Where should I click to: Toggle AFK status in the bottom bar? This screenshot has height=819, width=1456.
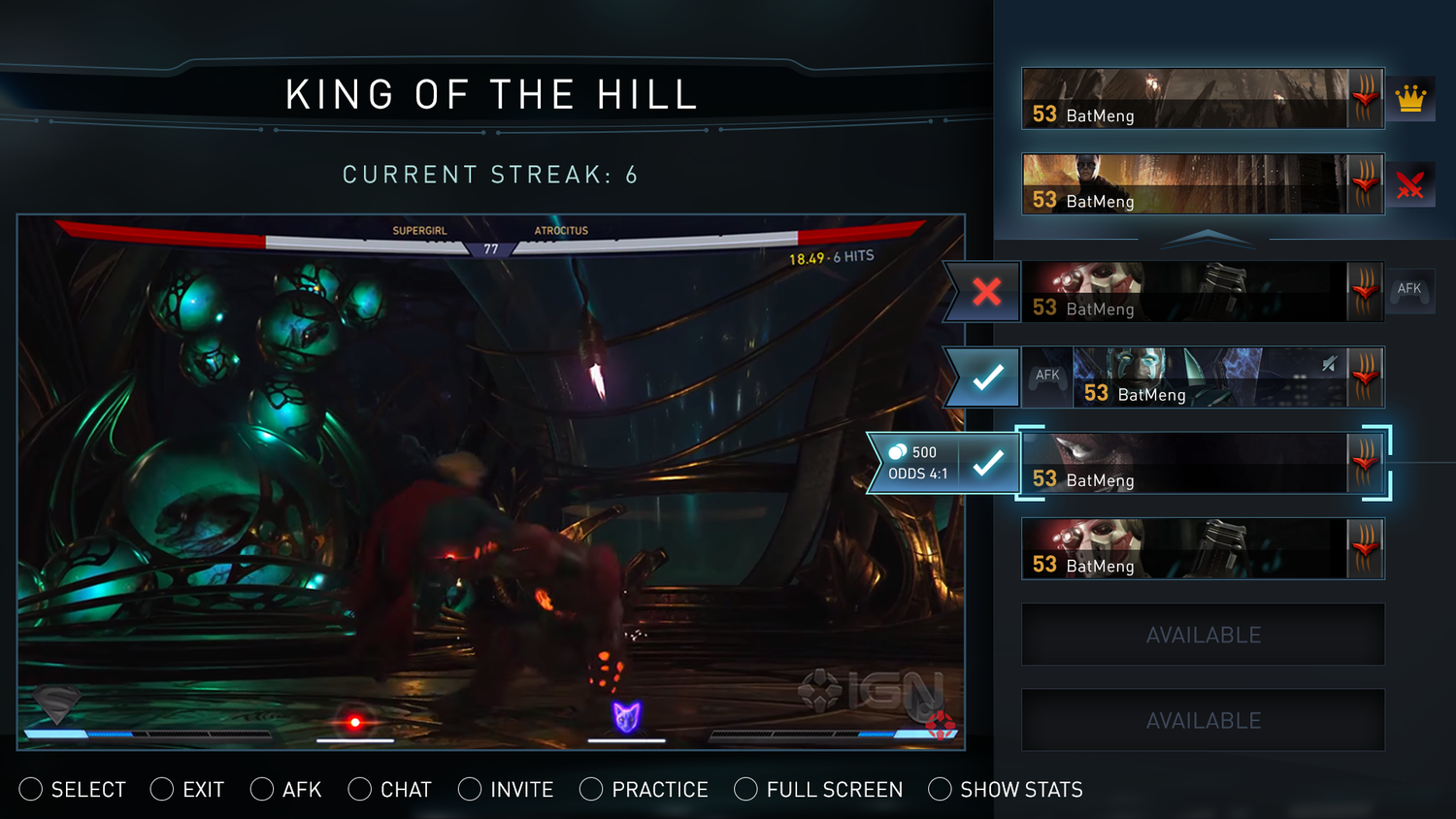286,790
